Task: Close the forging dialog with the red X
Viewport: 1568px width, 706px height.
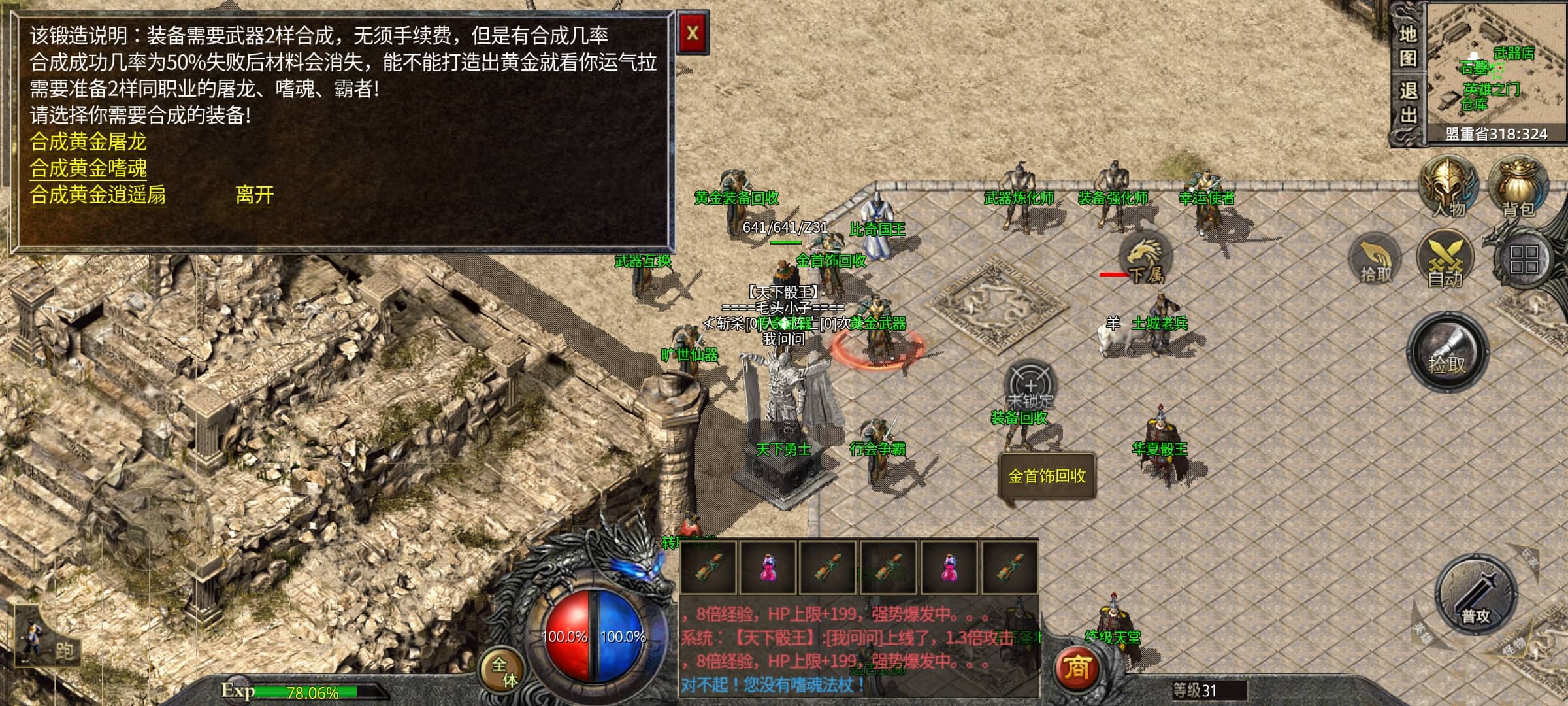Action: click(693, 34)
